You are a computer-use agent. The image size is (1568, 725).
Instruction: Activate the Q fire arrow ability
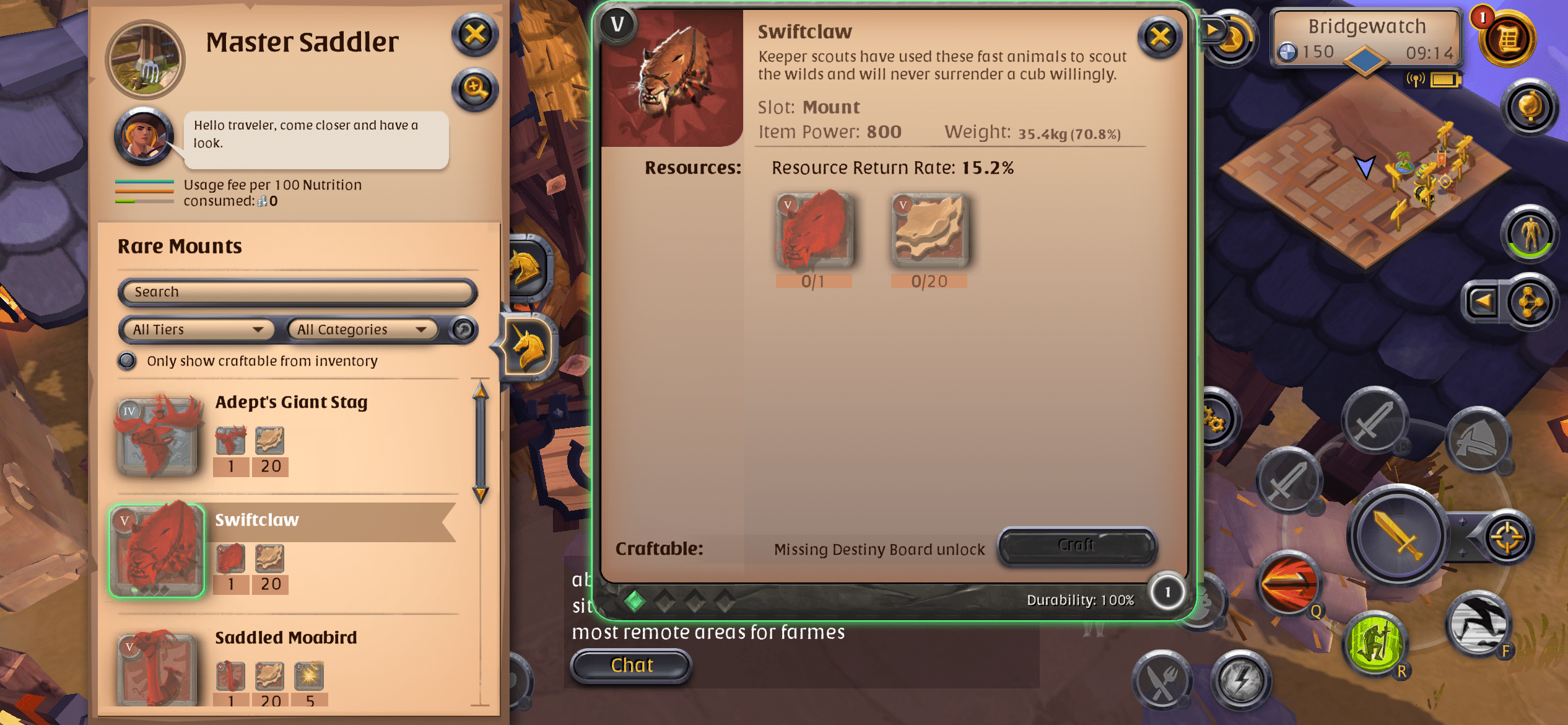click(x=1290, y=583)
